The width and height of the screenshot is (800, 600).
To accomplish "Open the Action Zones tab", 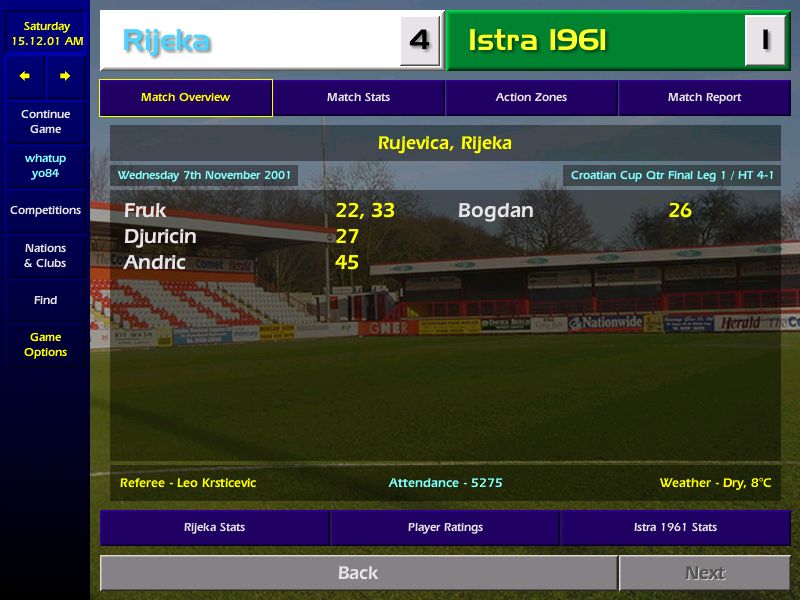I will click(531, 98).
